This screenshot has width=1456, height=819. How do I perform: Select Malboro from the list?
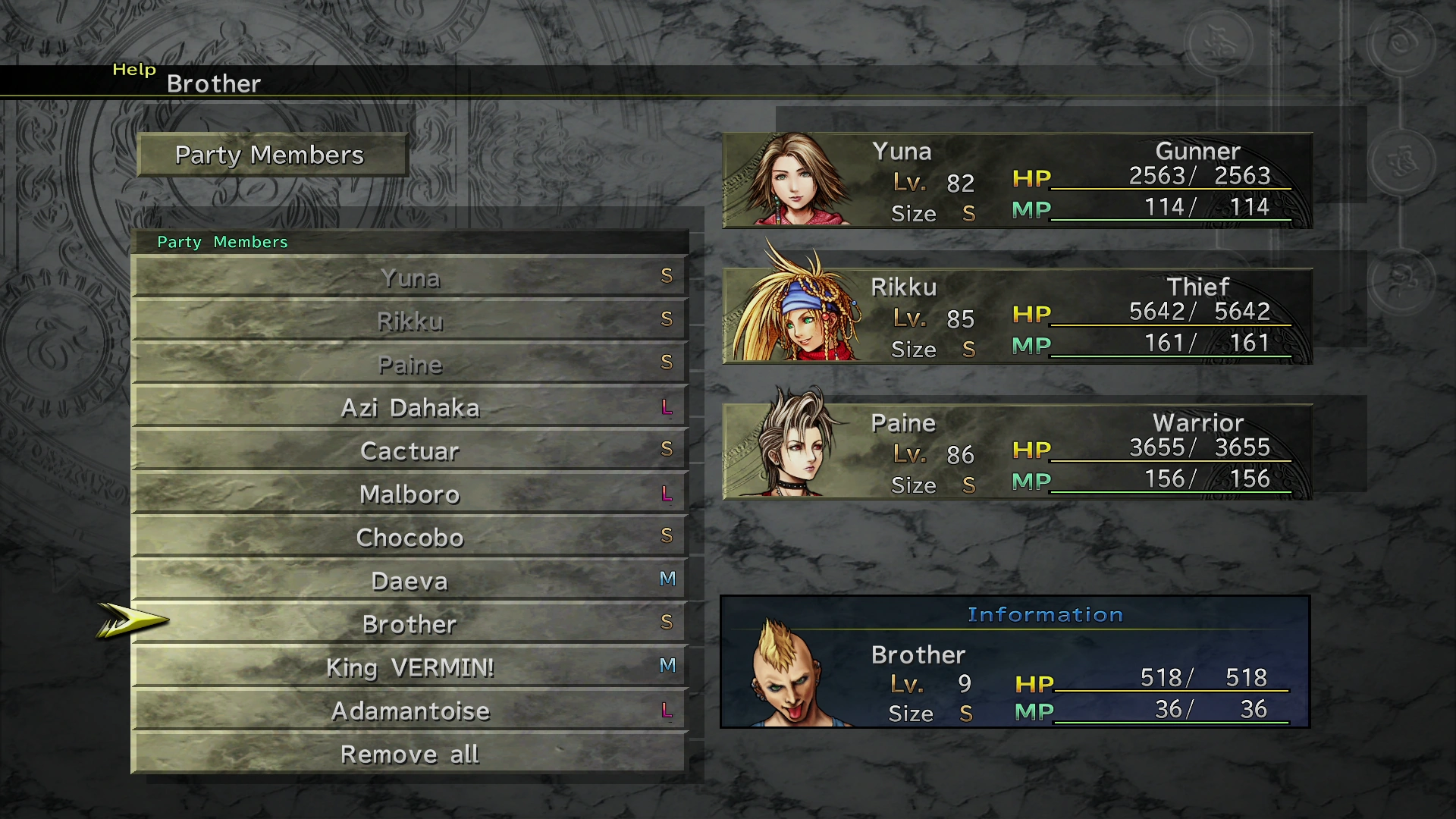[409, 494]
